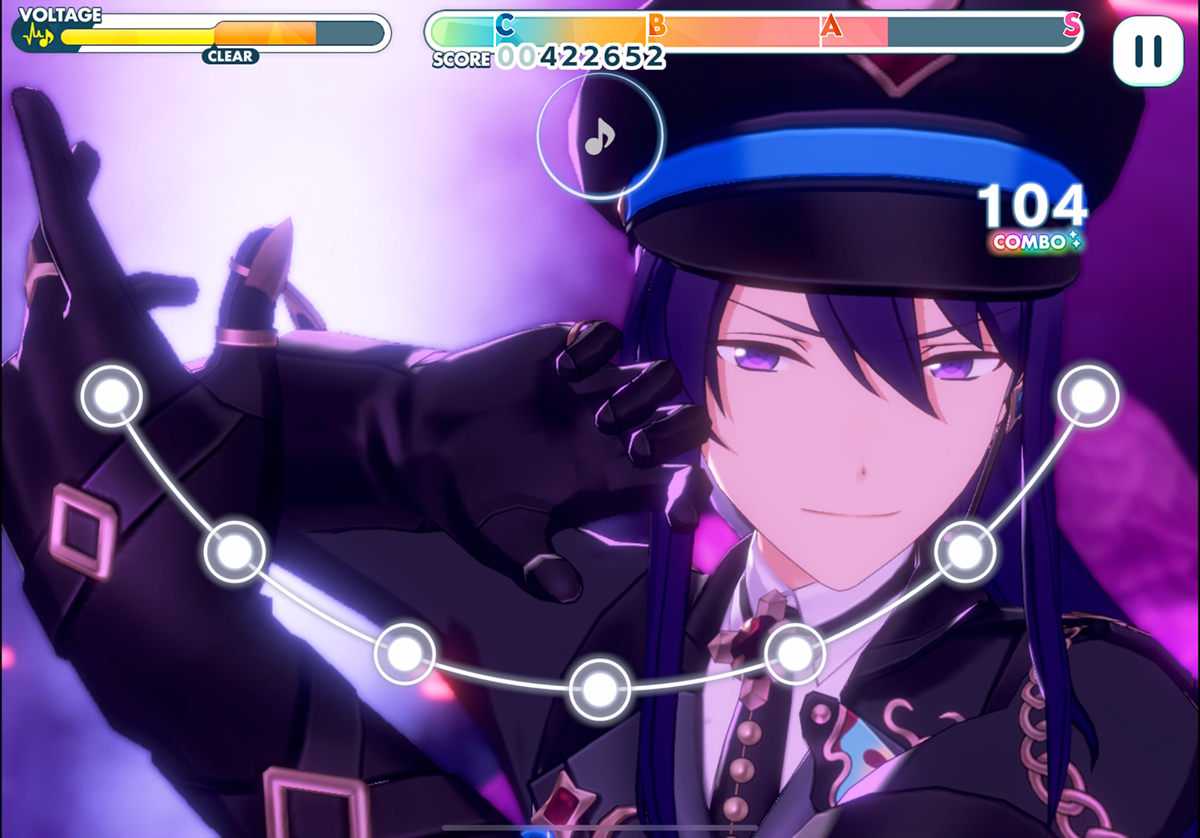Hit the leftmost tap circle on the arc
1200x838 pixels.
[x=112, y=396]
